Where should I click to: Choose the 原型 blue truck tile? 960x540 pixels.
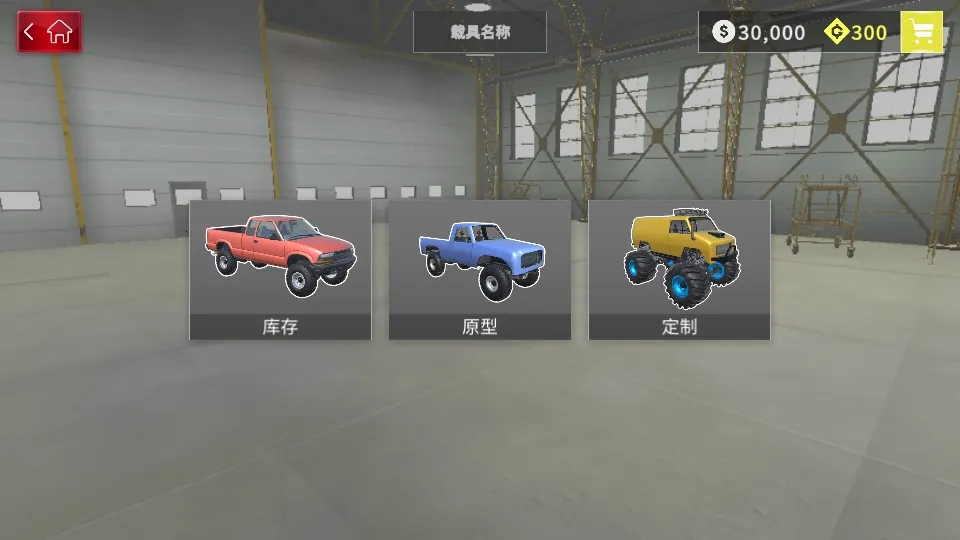(x=480, y=270)
